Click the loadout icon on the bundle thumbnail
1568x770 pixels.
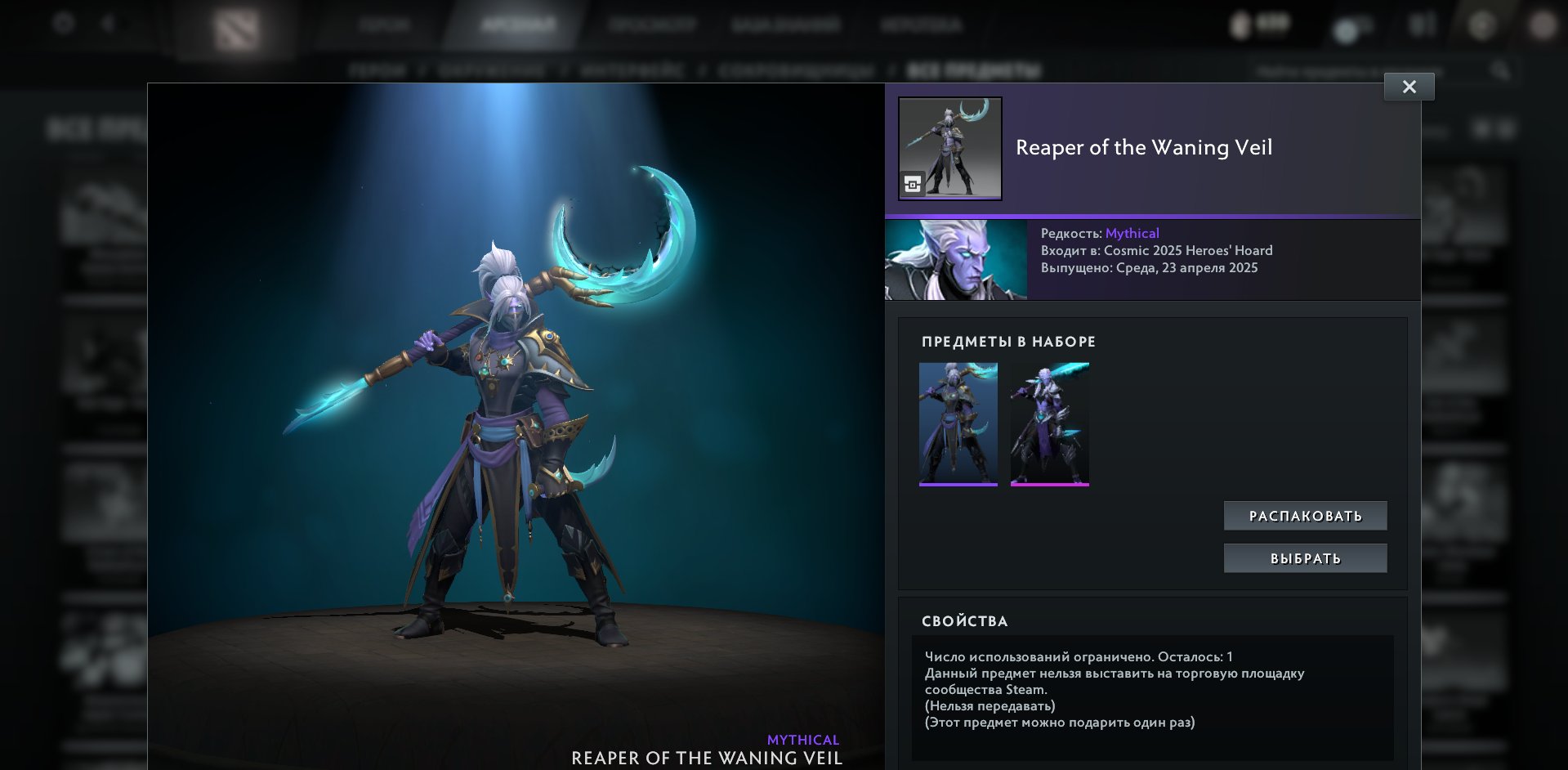[913, 181]
